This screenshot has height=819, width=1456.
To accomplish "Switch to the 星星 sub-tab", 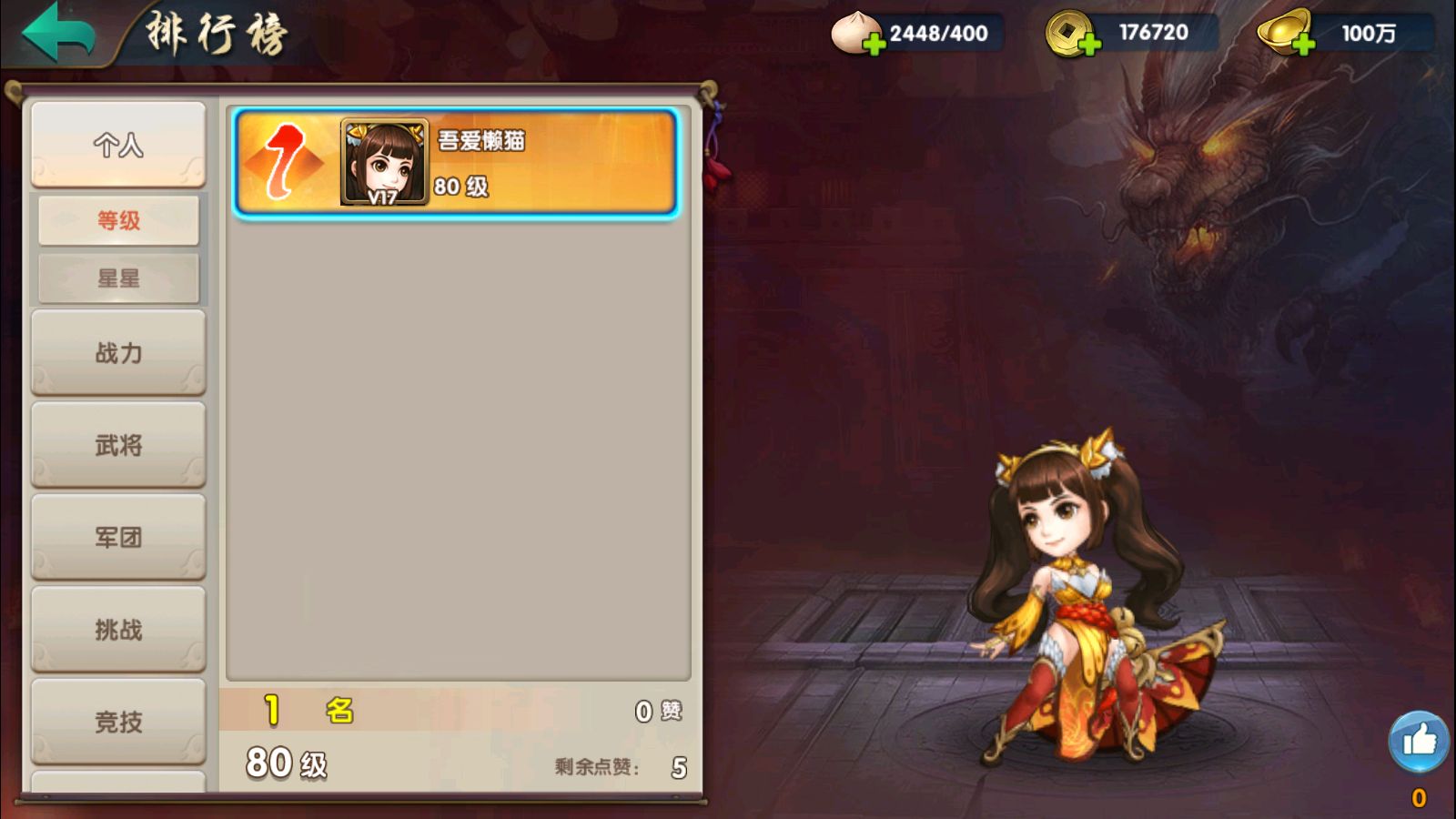I will [x=118, y=278].
